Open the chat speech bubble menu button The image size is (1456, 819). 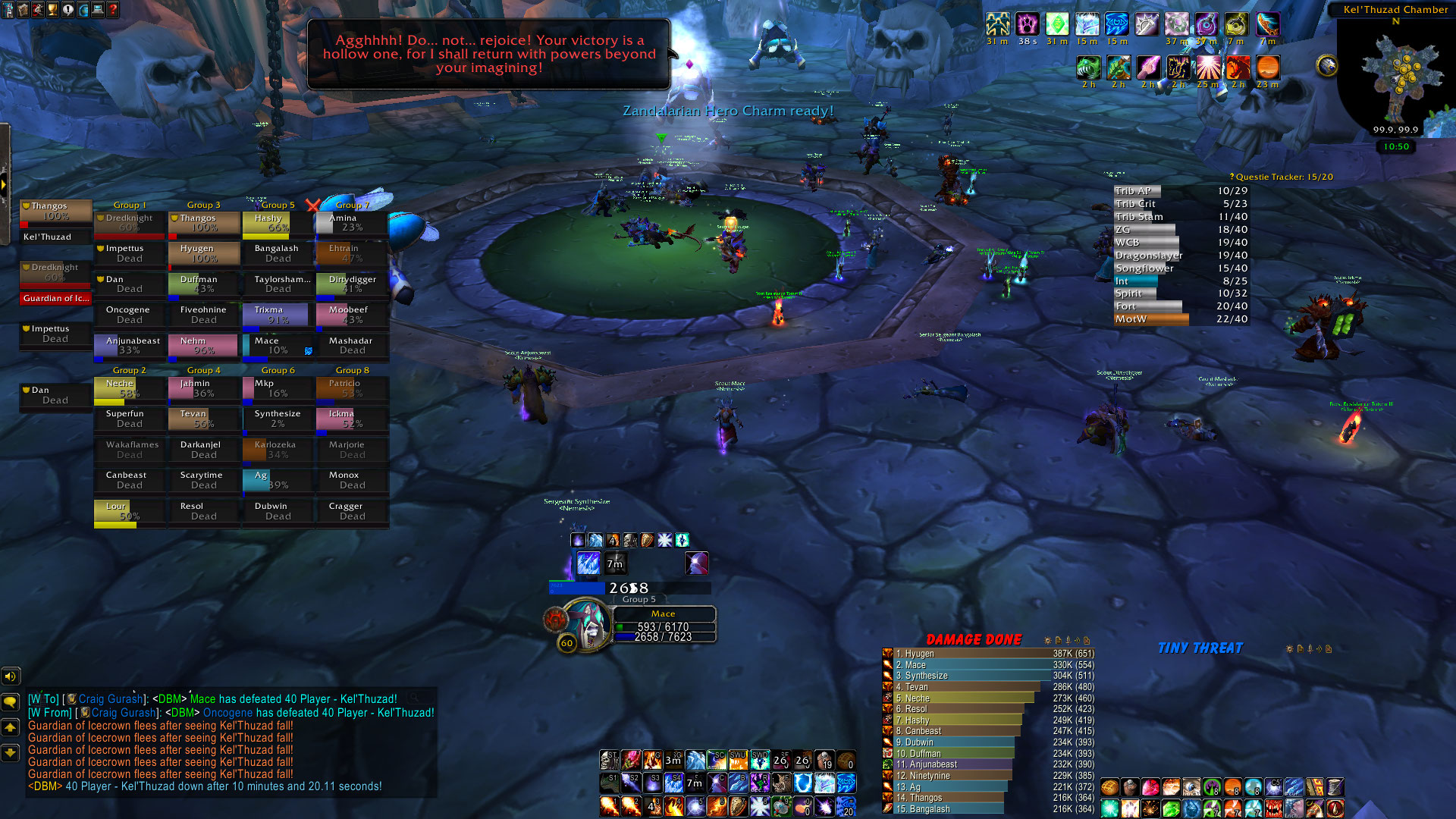pos(11,702)
